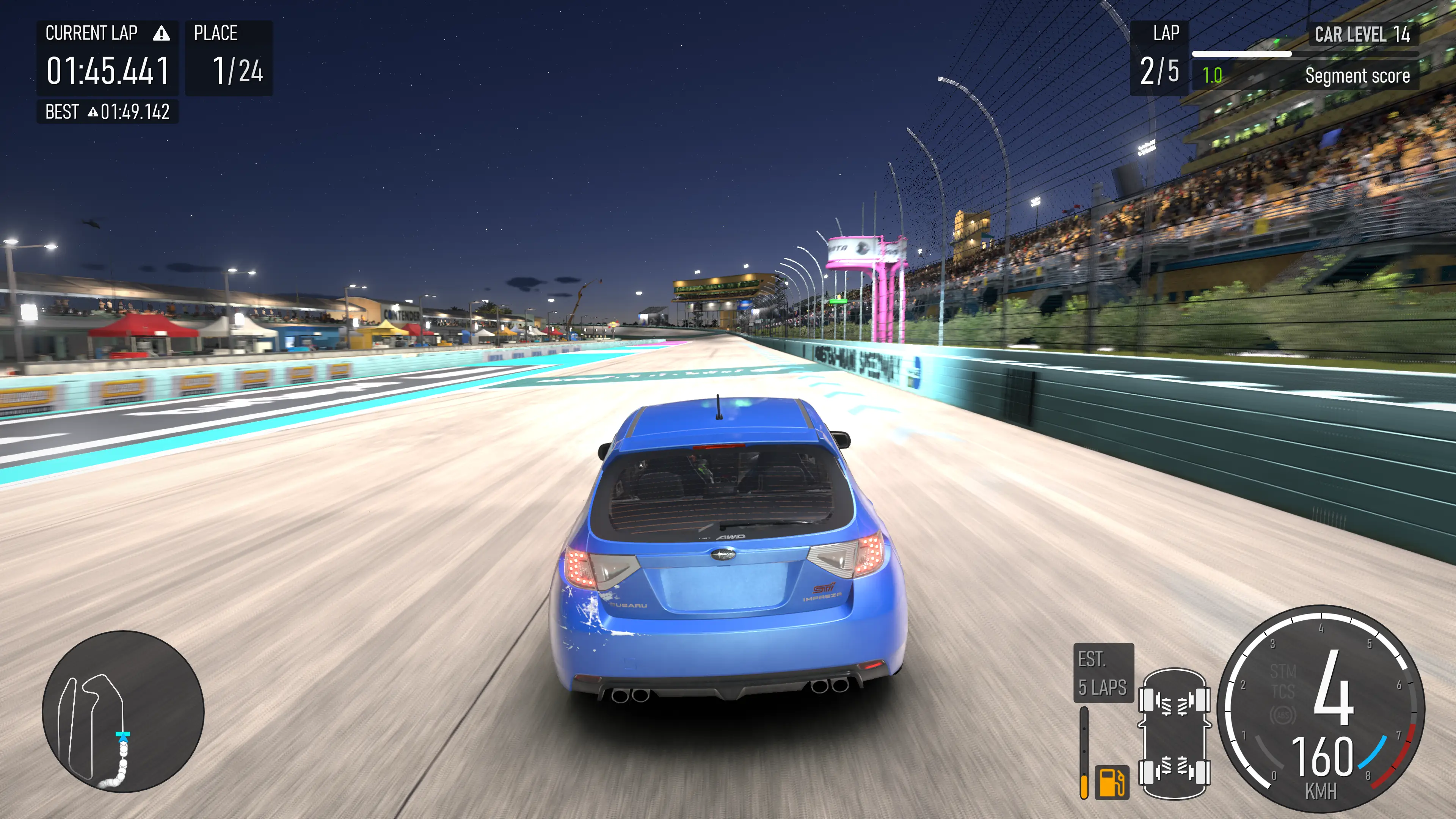The width and height of the screenshot is (1456, 819).
Task: Click the ABS indicator in the tachometer
Action: (1282, 715)
